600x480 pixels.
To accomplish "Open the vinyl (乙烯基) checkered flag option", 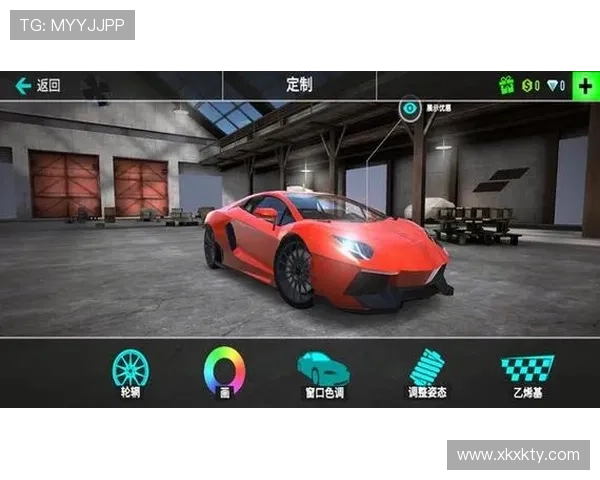I will (526, 370).
